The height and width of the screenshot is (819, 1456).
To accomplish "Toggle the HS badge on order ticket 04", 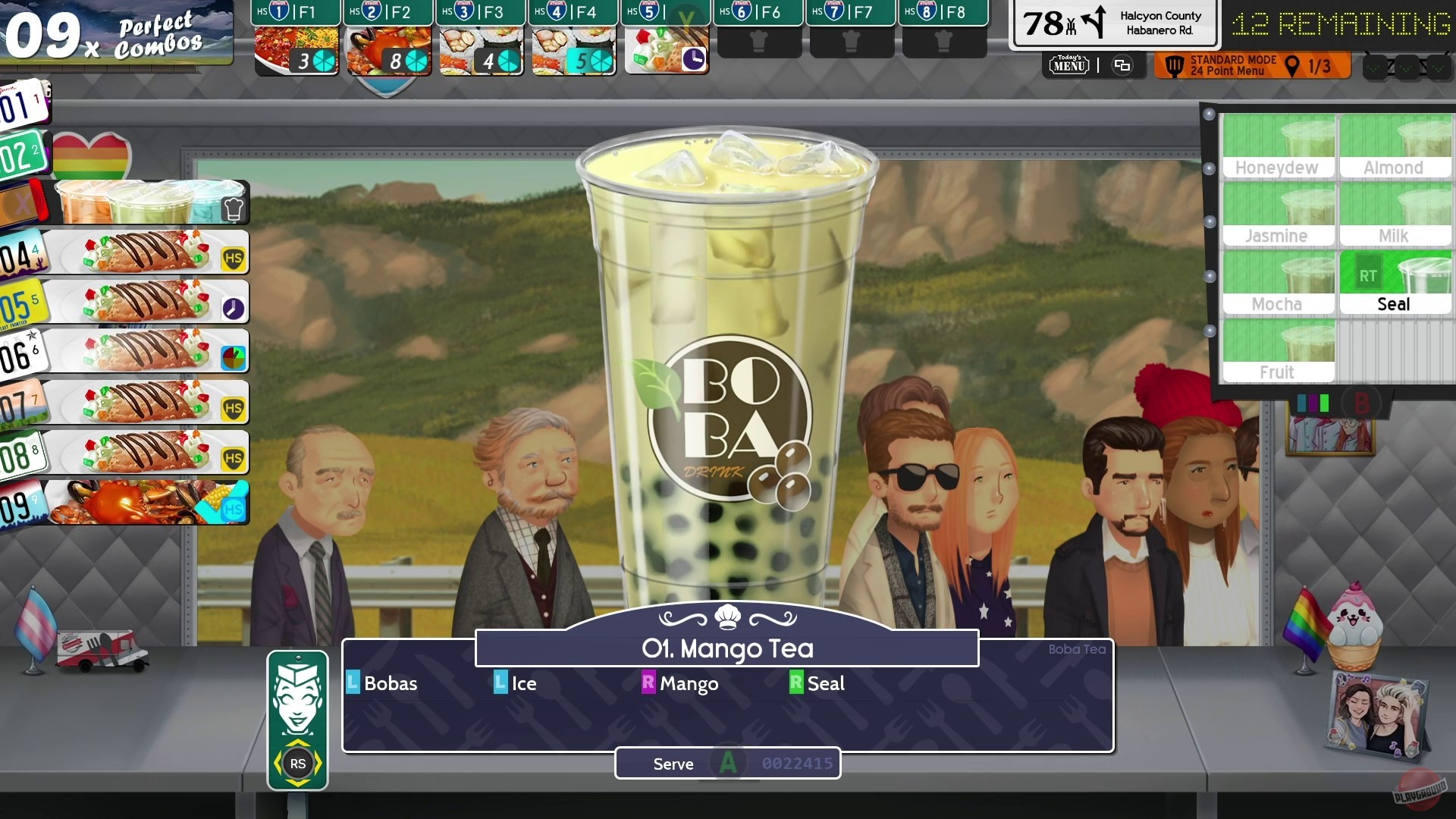I will click(234, 256).
